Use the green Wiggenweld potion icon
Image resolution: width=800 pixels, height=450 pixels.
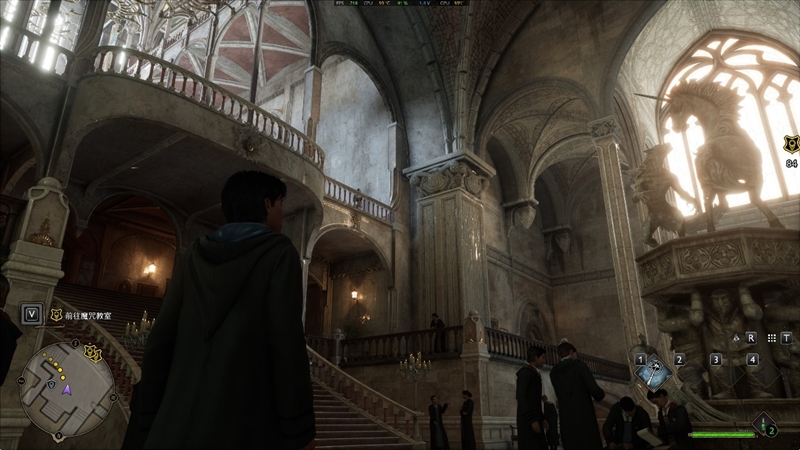click(x=765, y=424)
